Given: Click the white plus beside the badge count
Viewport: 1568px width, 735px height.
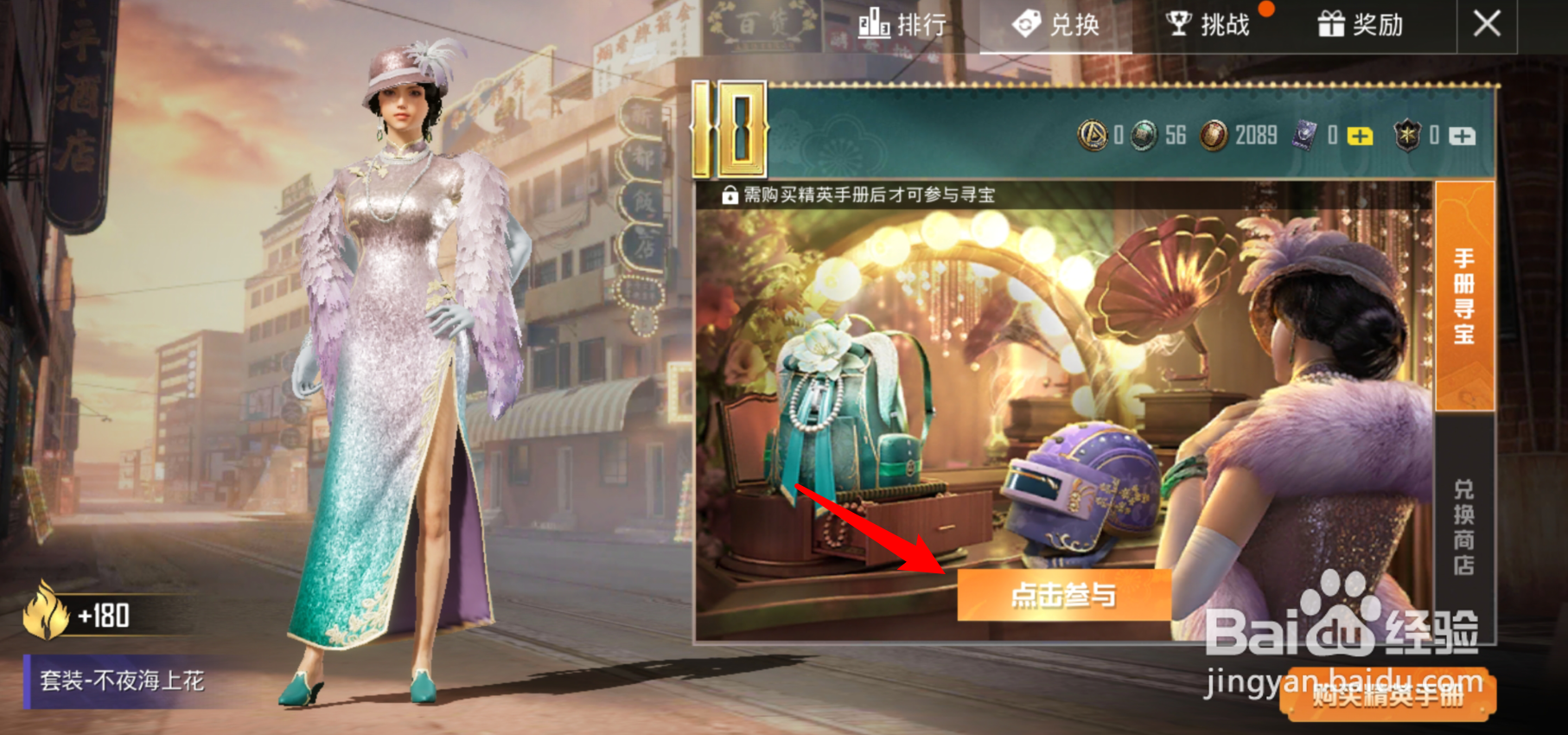Looking at the screenshot, I should coord(1461,136).
